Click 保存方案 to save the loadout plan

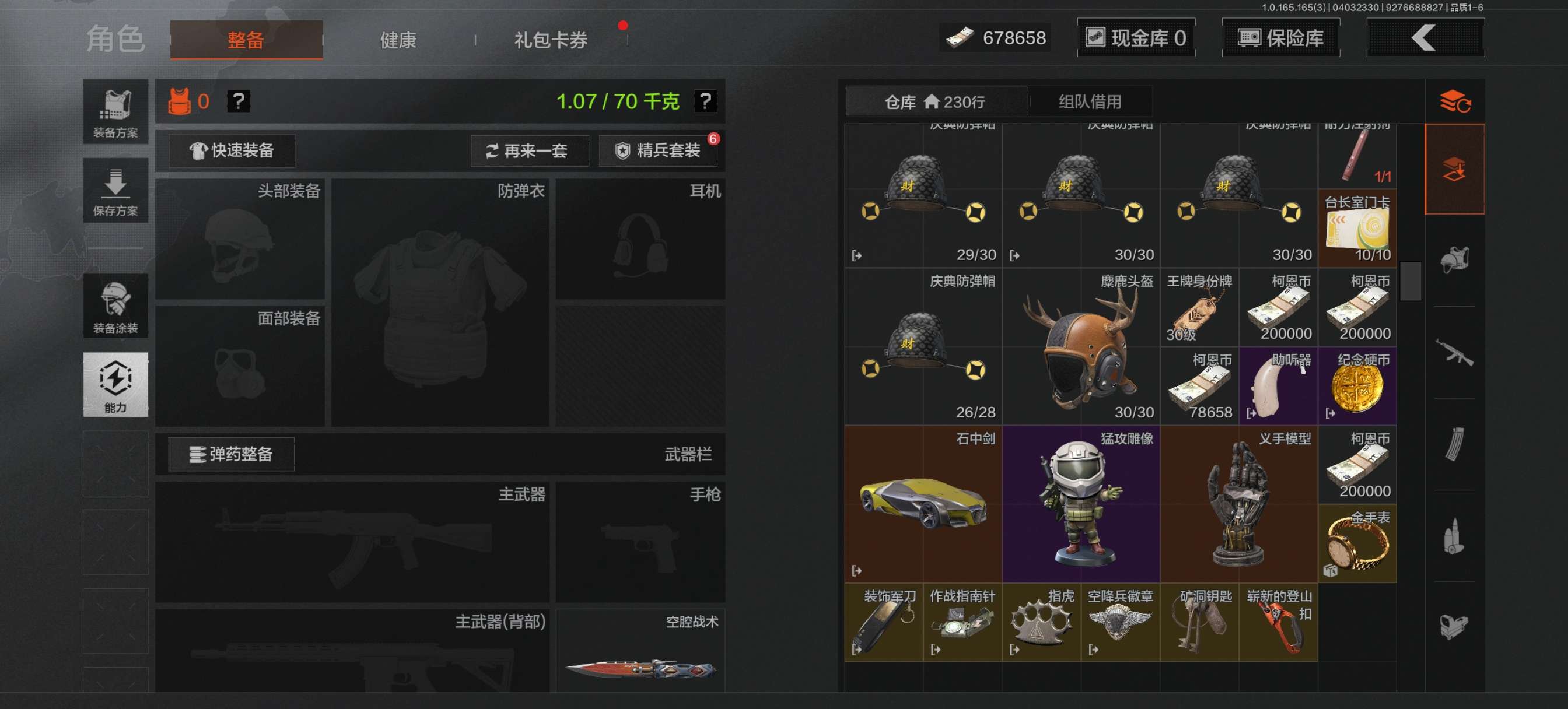[115, 191]
